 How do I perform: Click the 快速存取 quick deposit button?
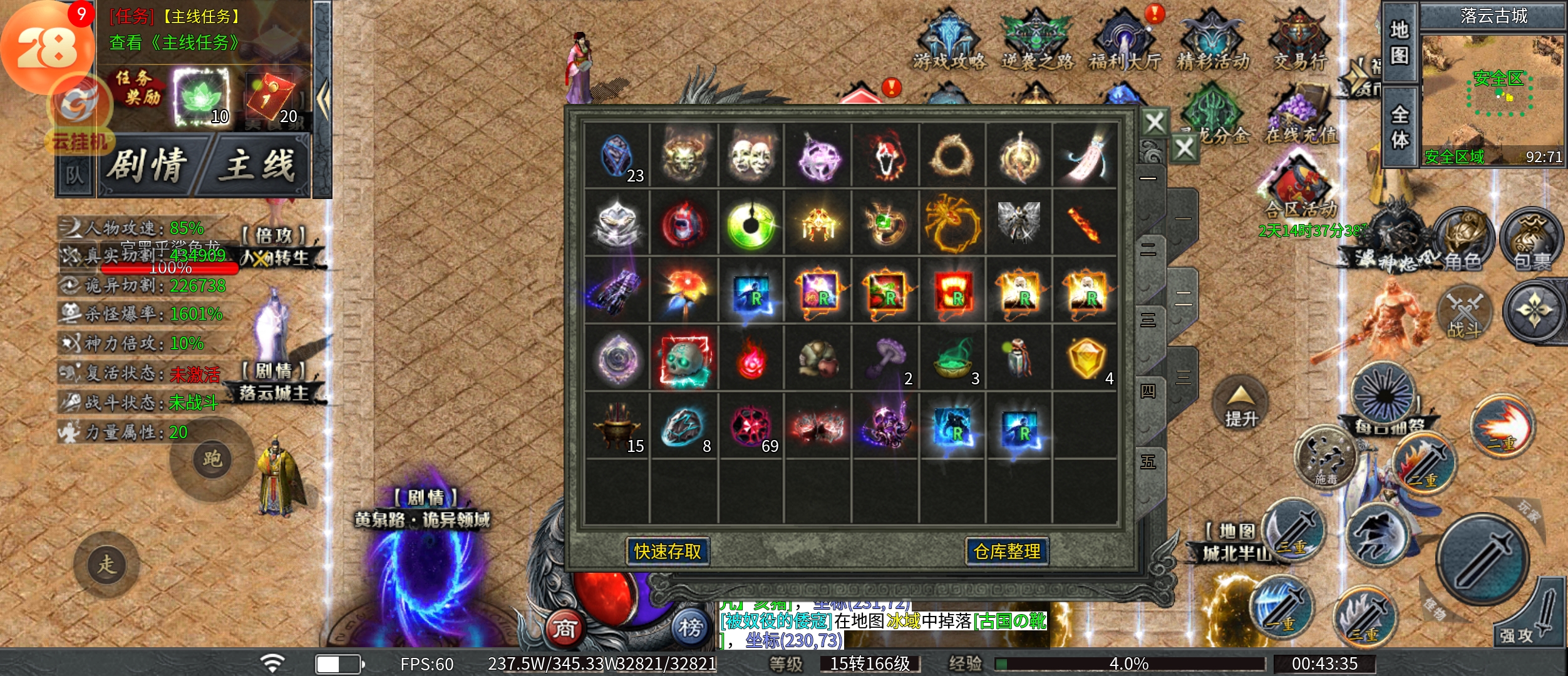click(668, 551)
